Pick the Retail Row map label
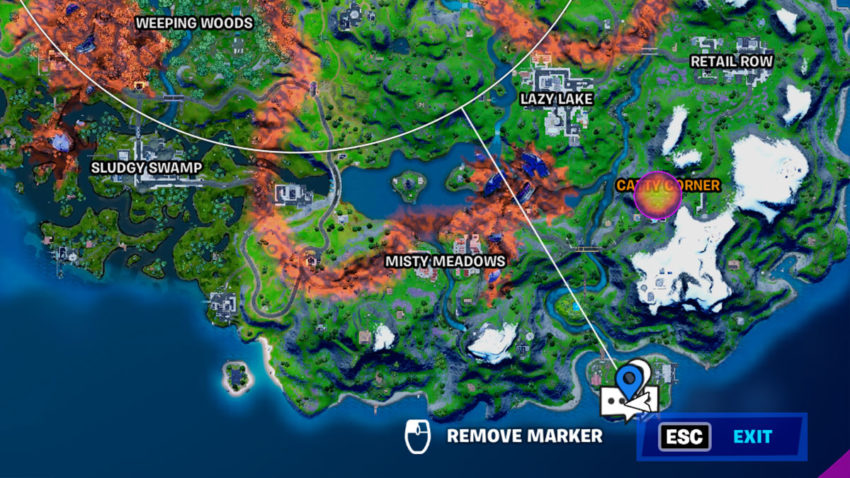850x478 pixels. tap(732, 62)
